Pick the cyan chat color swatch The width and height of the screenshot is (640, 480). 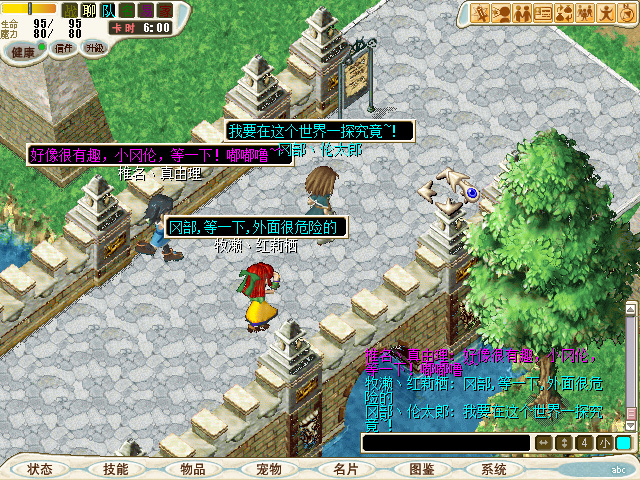[623, 443]
